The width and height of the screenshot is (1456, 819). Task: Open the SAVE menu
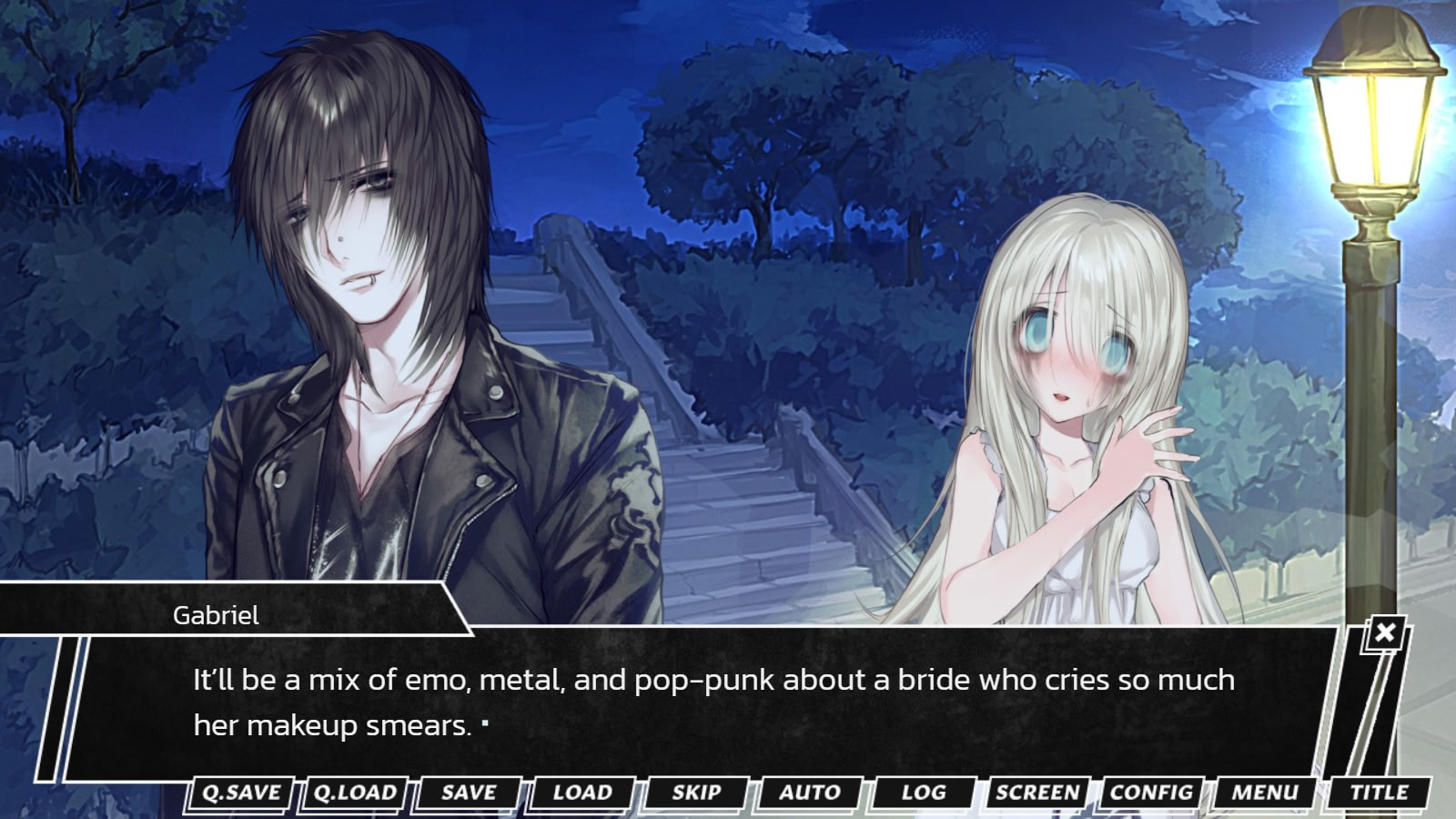468,793
